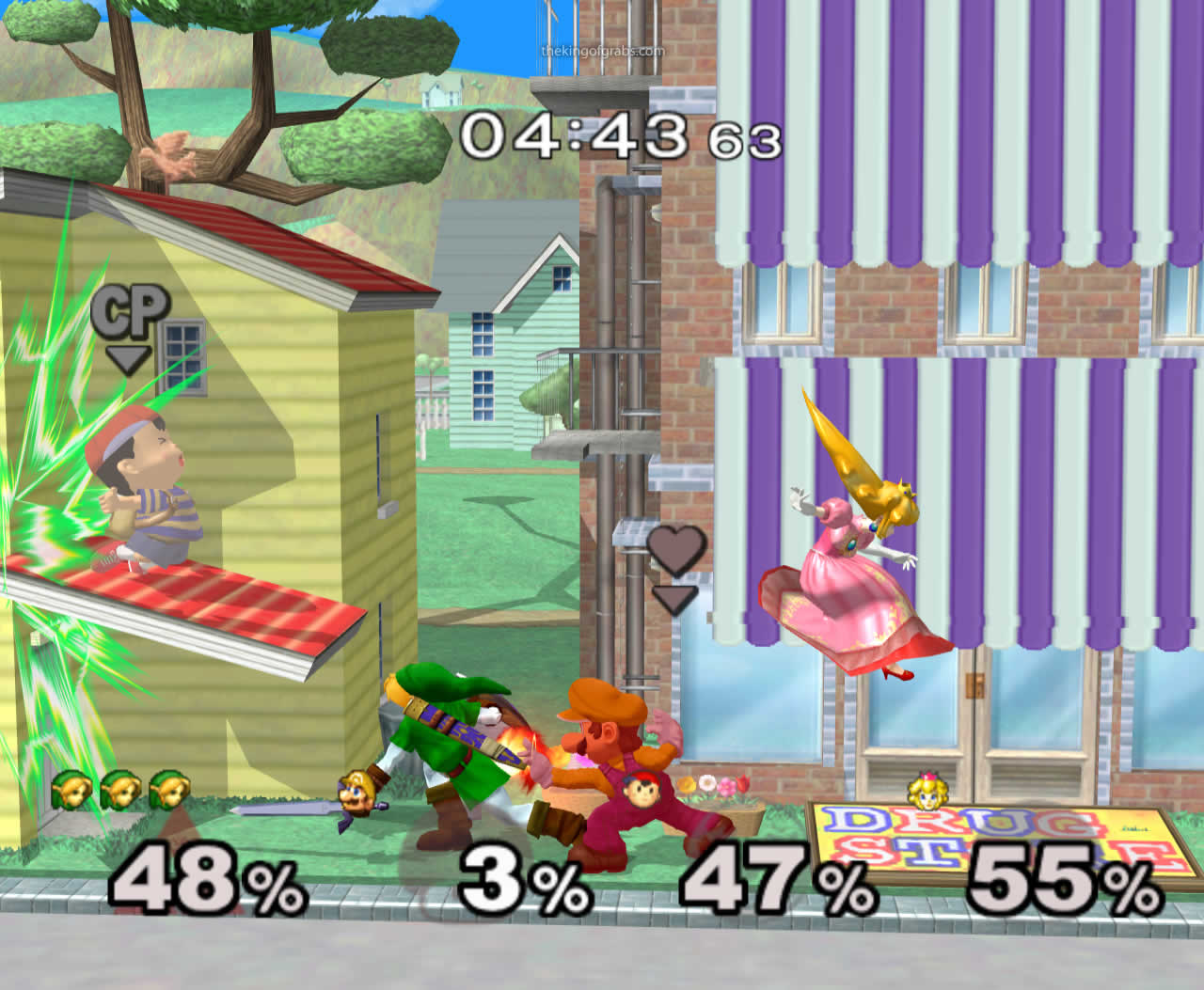Open the thekingofgrabs.com watermark link
1204x990 pixels.
click(x=599, y=52)
